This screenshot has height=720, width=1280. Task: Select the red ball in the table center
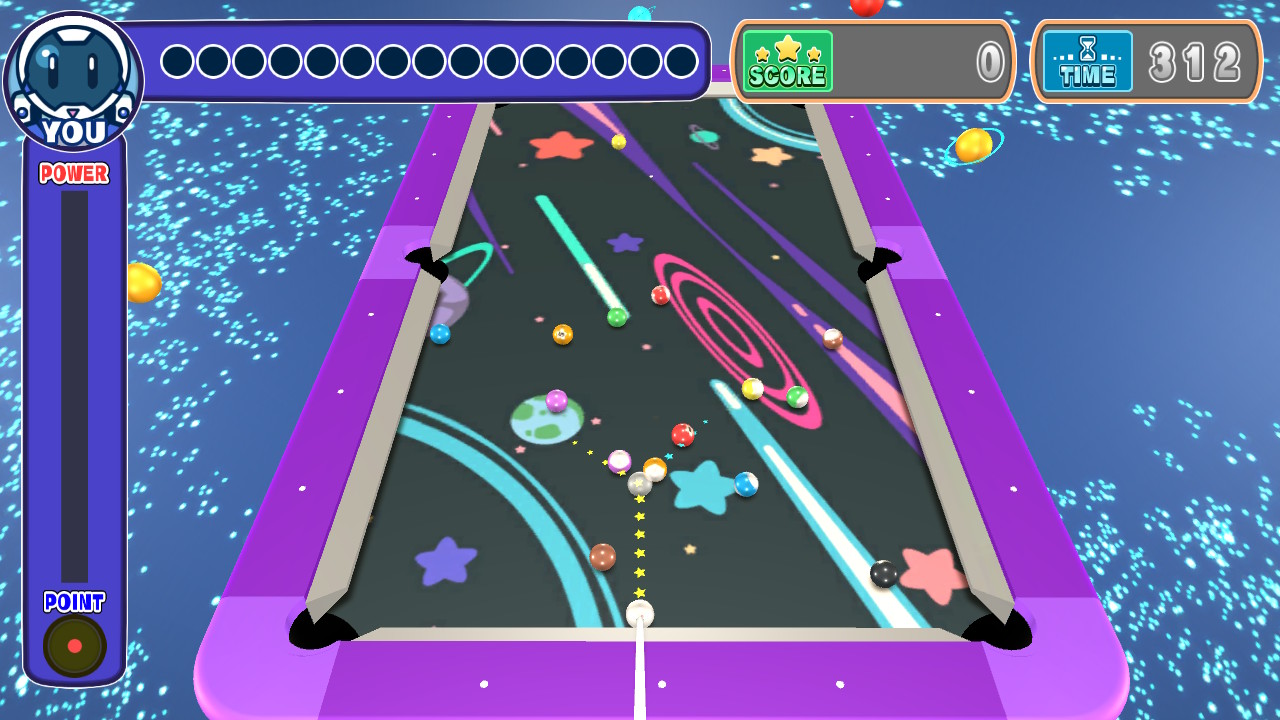(684, 436)
